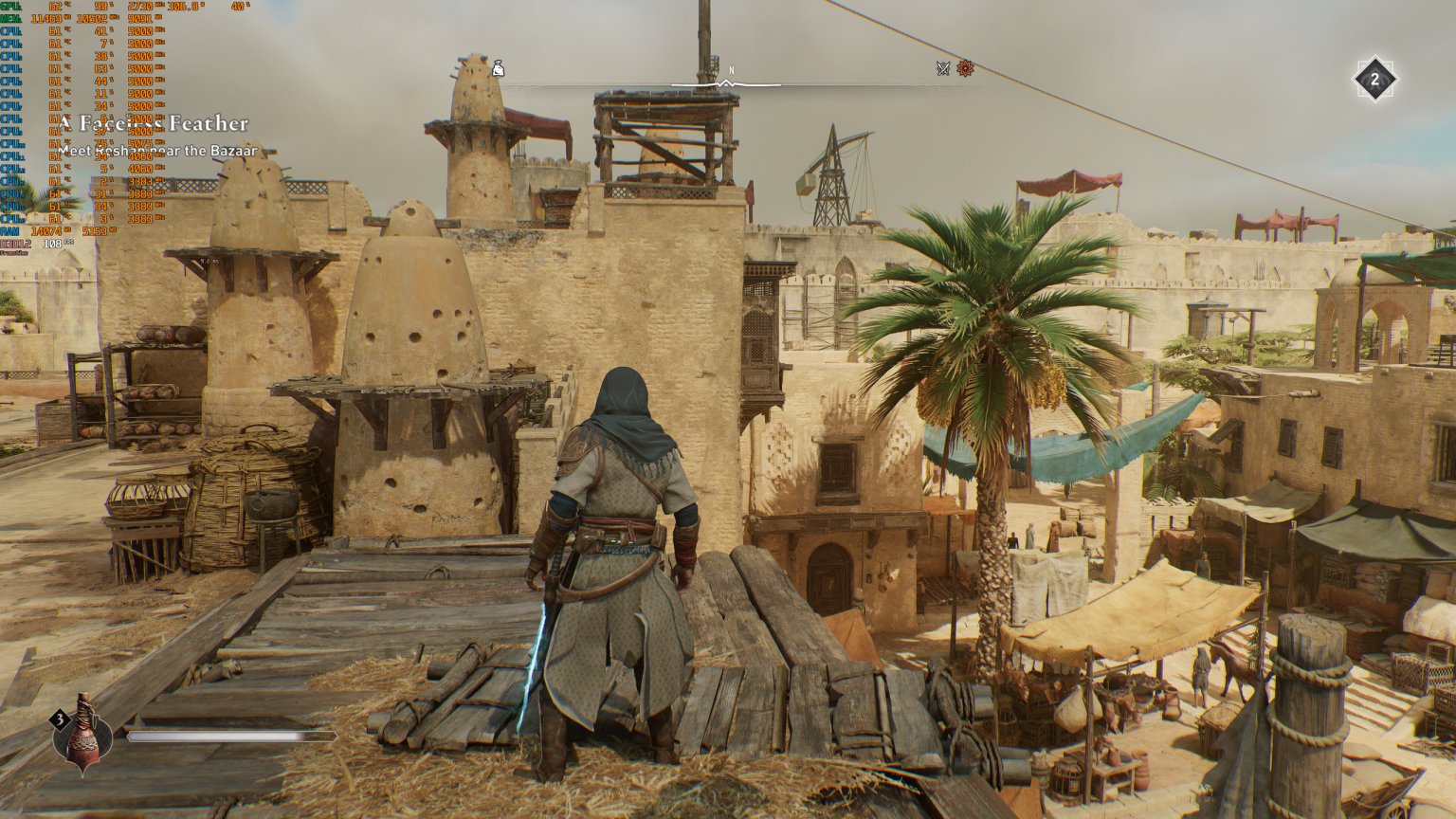1456x819 pixels.
Task: Click the objective "Meet Roshan near the Bazaar"
Action: [158, 149]
